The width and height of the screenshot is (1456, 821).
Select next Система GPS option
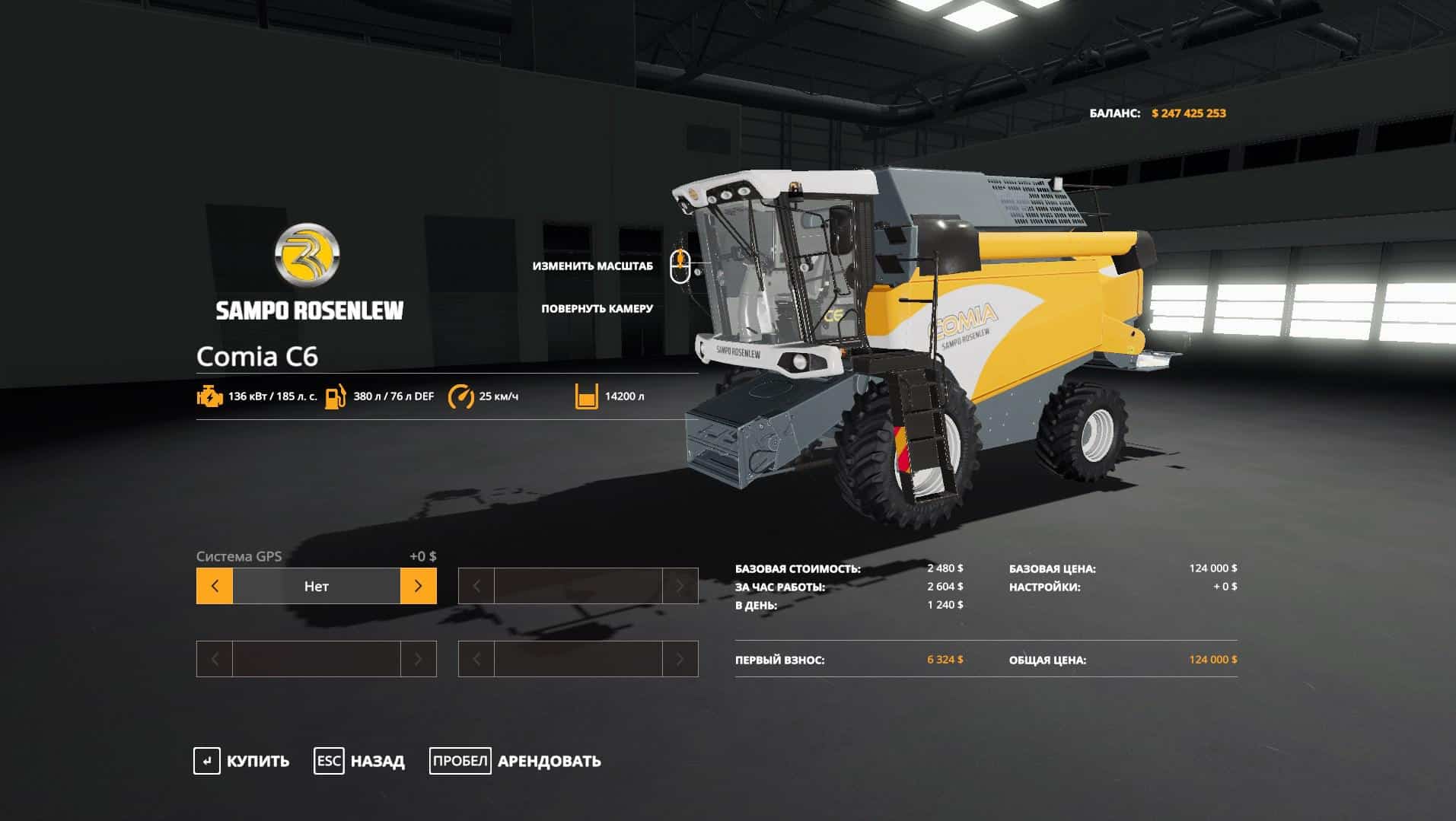[x=418, y=586]
